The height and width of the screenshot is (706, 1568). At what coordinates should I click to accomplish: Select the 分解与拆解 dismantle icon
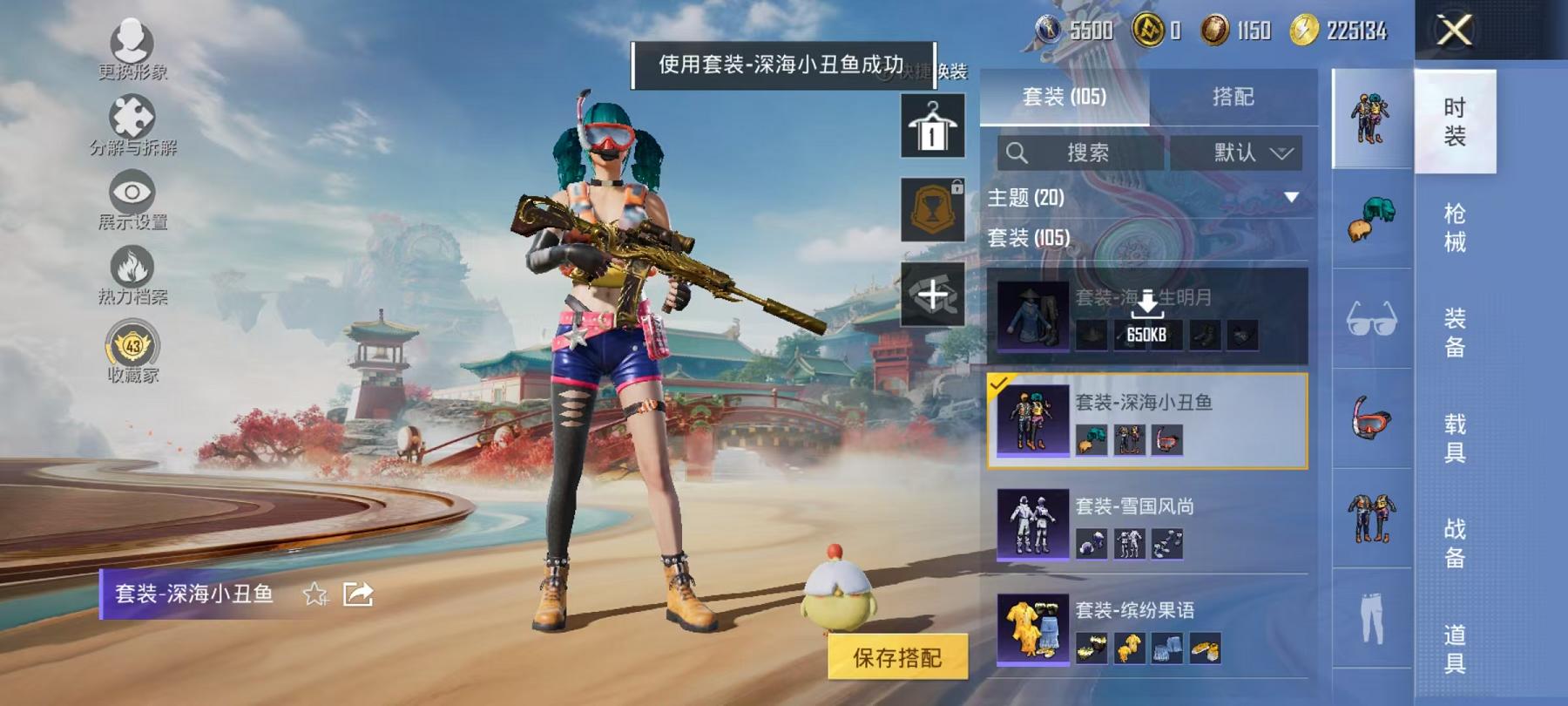(131, 118)
